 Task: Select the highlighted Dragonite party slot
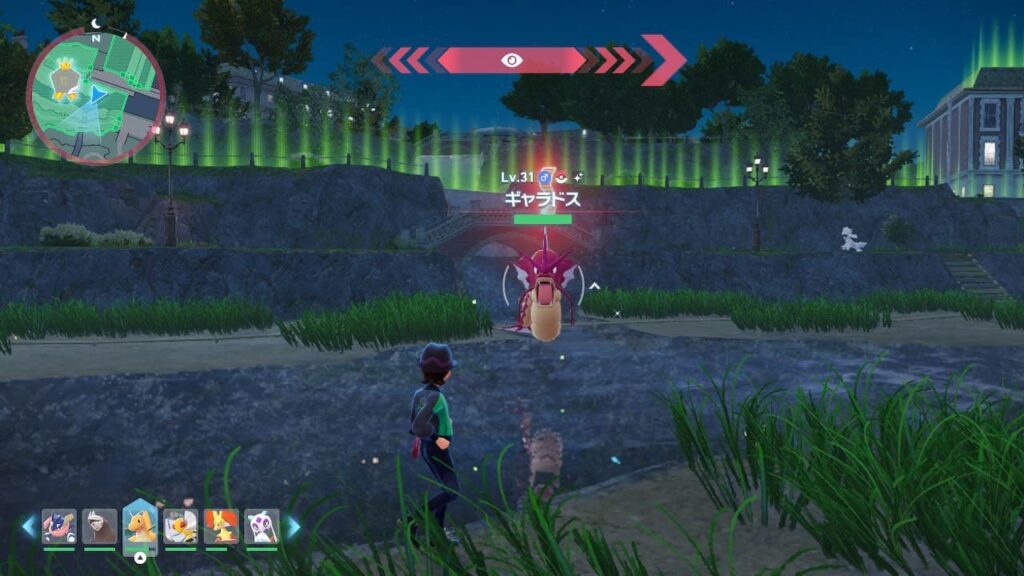(140, 526)
